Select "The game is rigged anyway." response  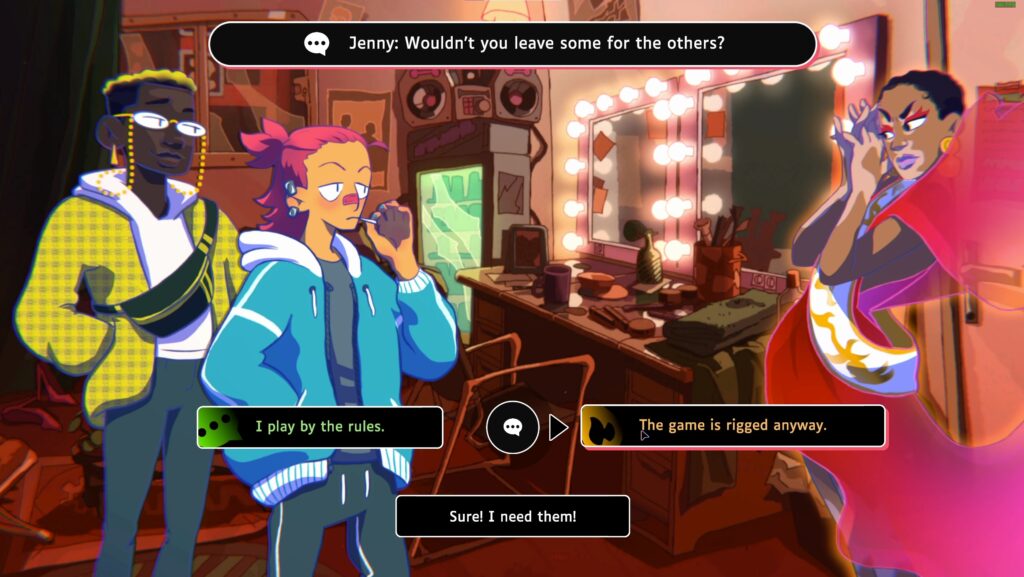733,426
